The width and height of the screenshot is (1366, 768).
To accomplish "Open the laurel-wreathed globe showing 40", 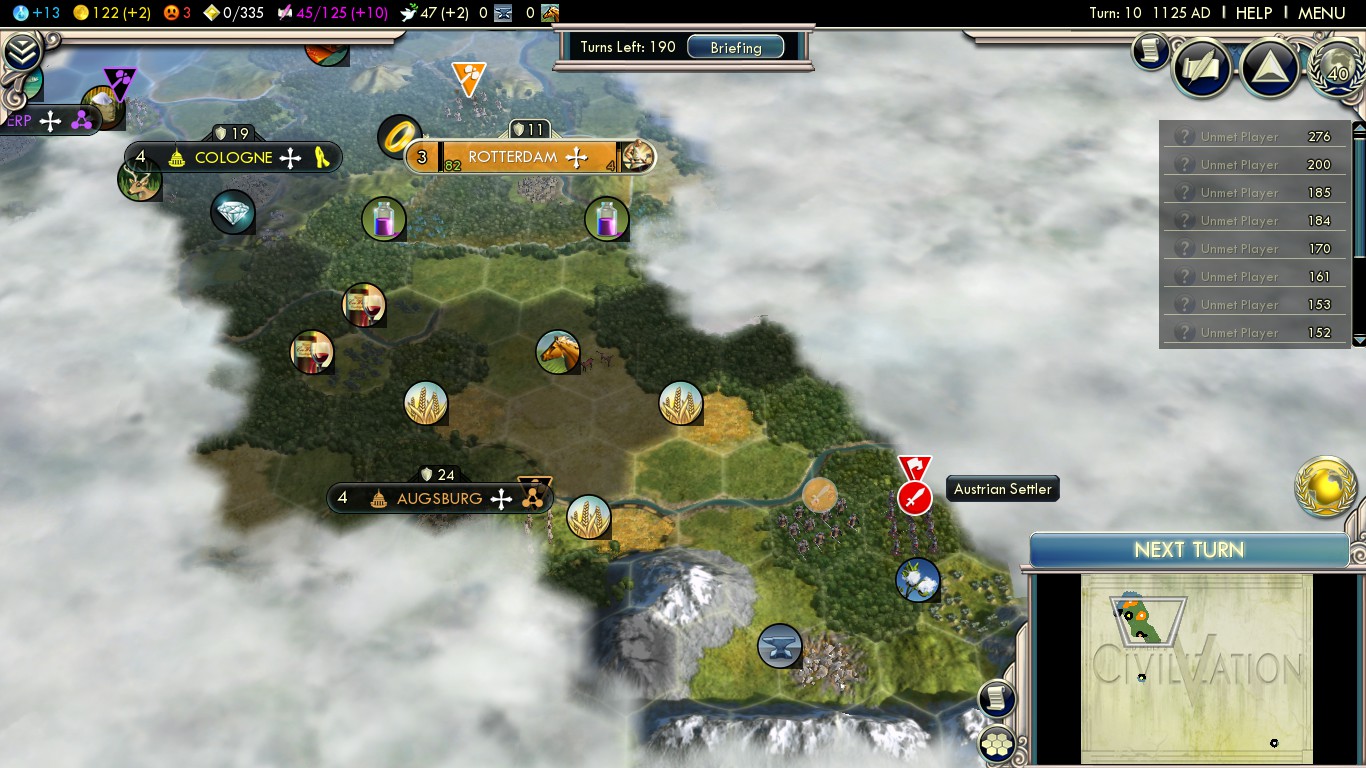I will pyautogui.click(x=1337, y=70).
